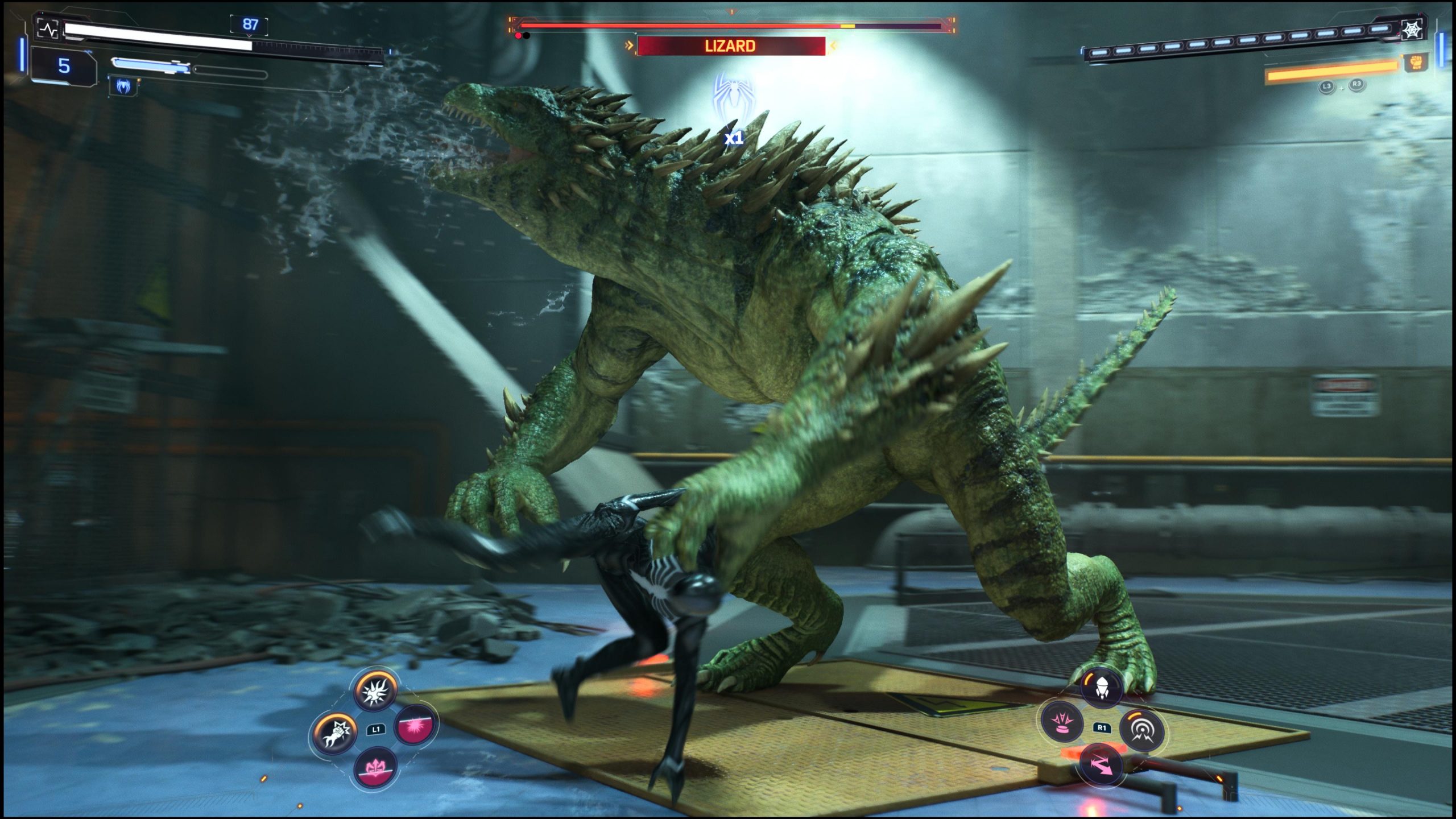Fire the rocket-shaped gadget
1456x819 pixels.
[x=1102, y=686]
